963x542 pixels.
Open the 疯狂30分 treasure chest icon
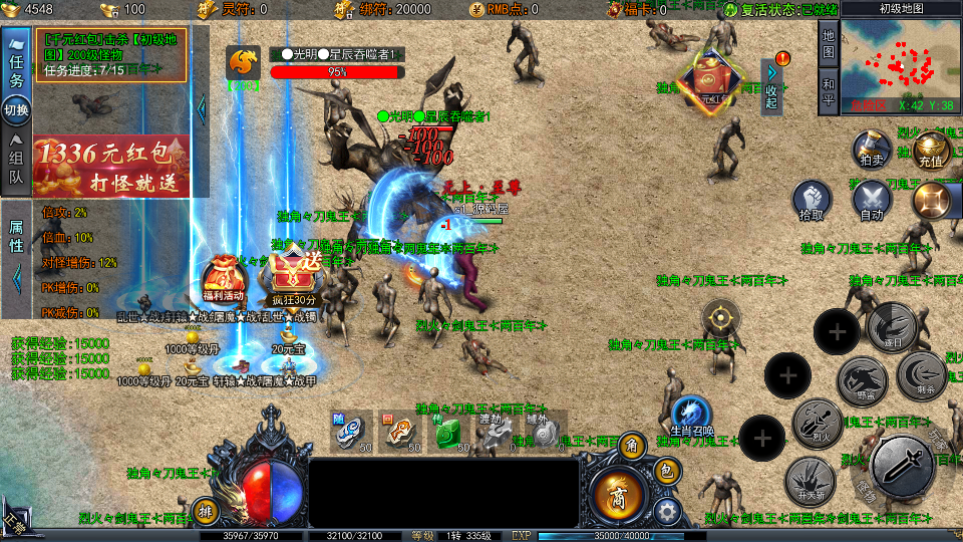[x=294, y=277]
